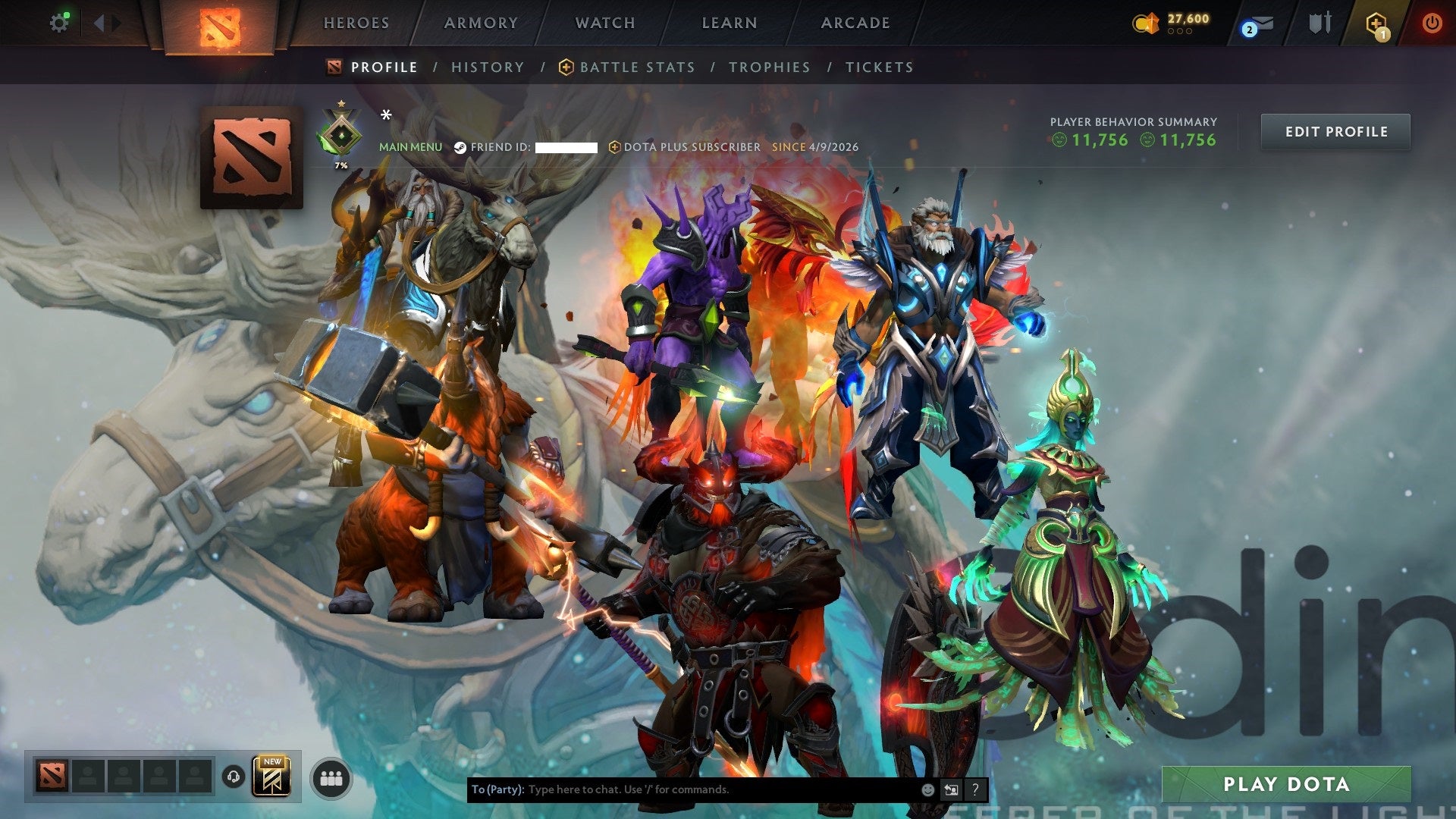The image size is (1456, 819).
Task: Open the friends list with the group icon
Action: coord(331,778)
